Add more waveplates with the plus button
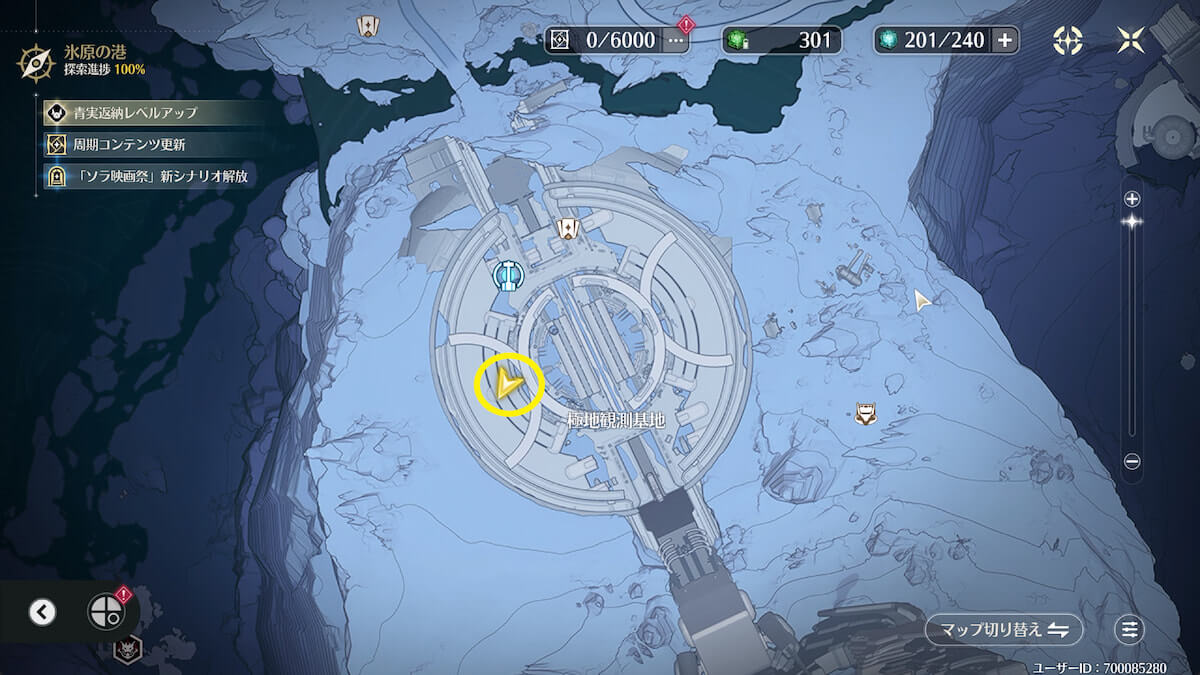The height and width of the screenshot is (675, 1200). pyautogui.click(x=1005, y=40)
